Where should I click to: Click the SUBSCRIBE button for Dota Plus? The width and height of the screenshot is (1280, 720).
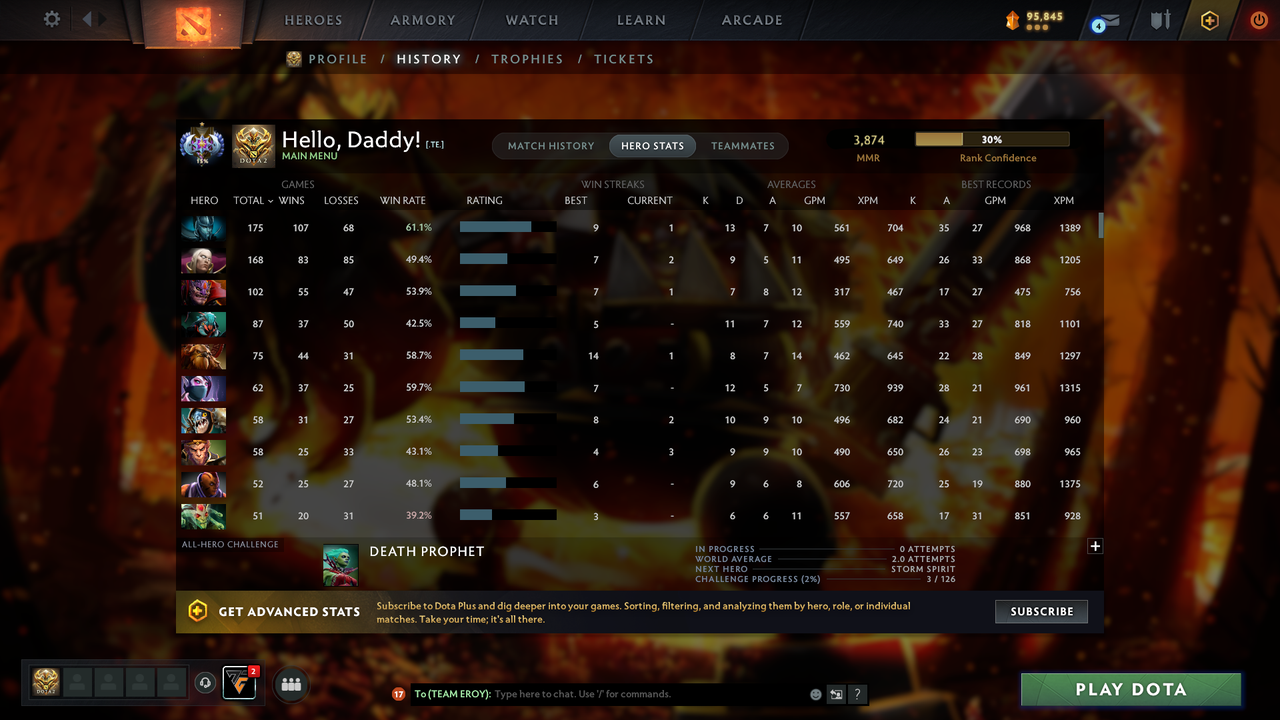[x=1041, y=611]
